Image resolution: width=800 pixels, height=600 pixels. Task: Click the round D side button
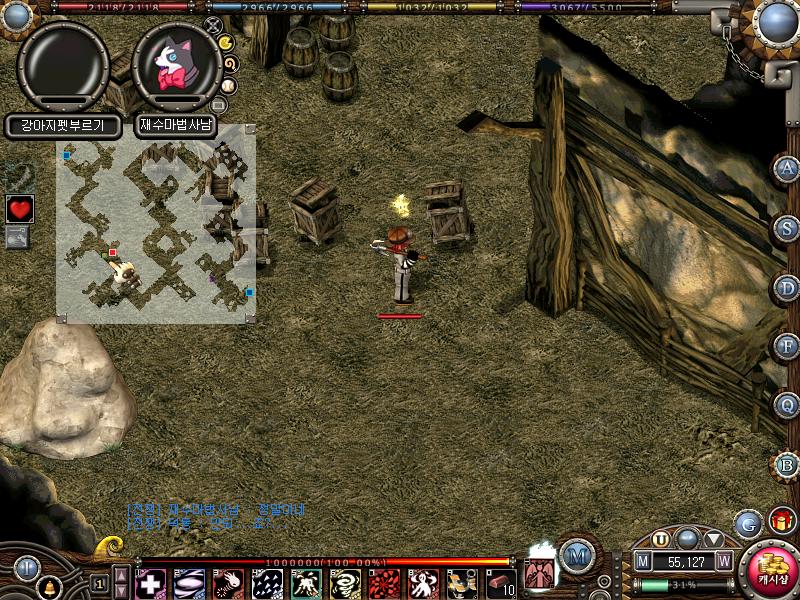click(786, 287)
